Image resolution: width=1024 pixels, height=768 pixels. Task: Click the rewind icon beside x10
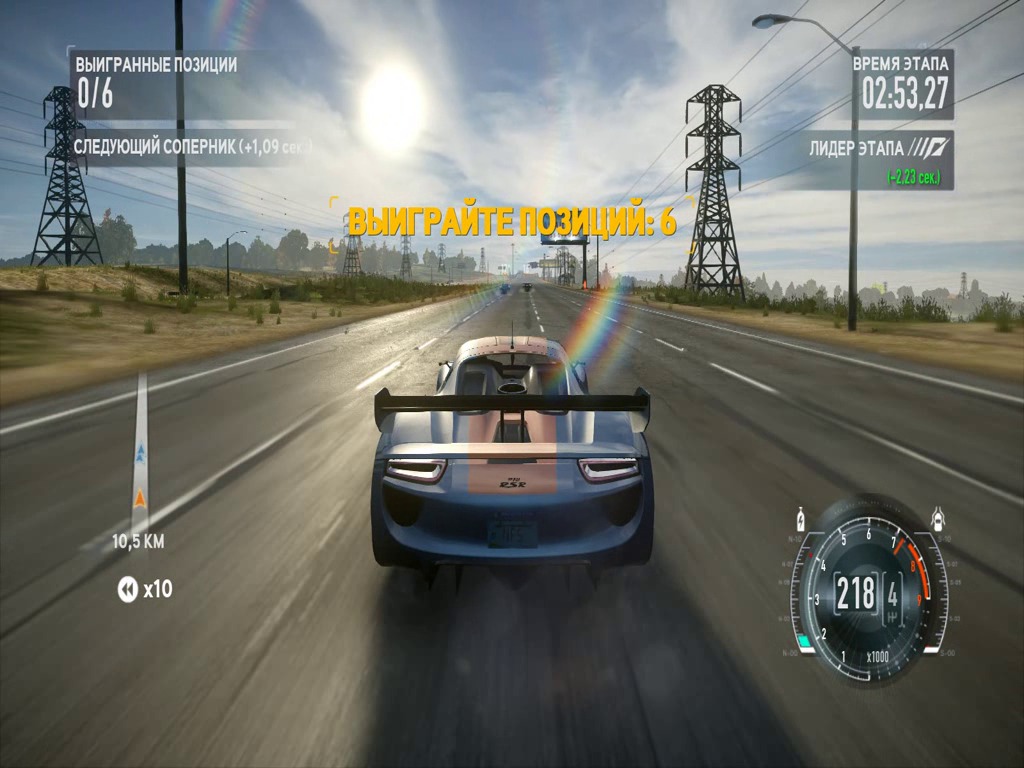pos(127,590)
